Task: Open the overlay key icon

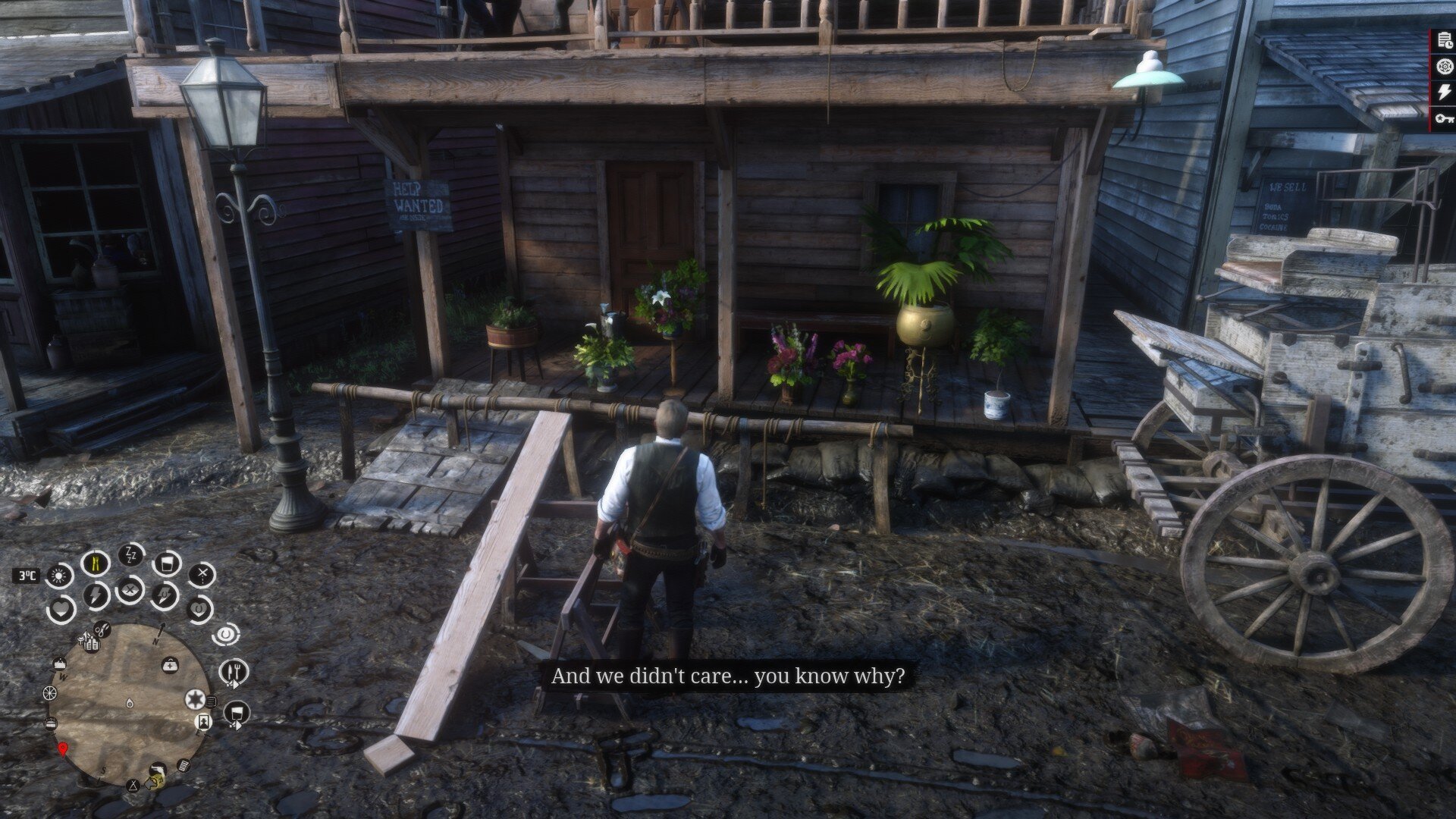Action: click(1445, 118)
